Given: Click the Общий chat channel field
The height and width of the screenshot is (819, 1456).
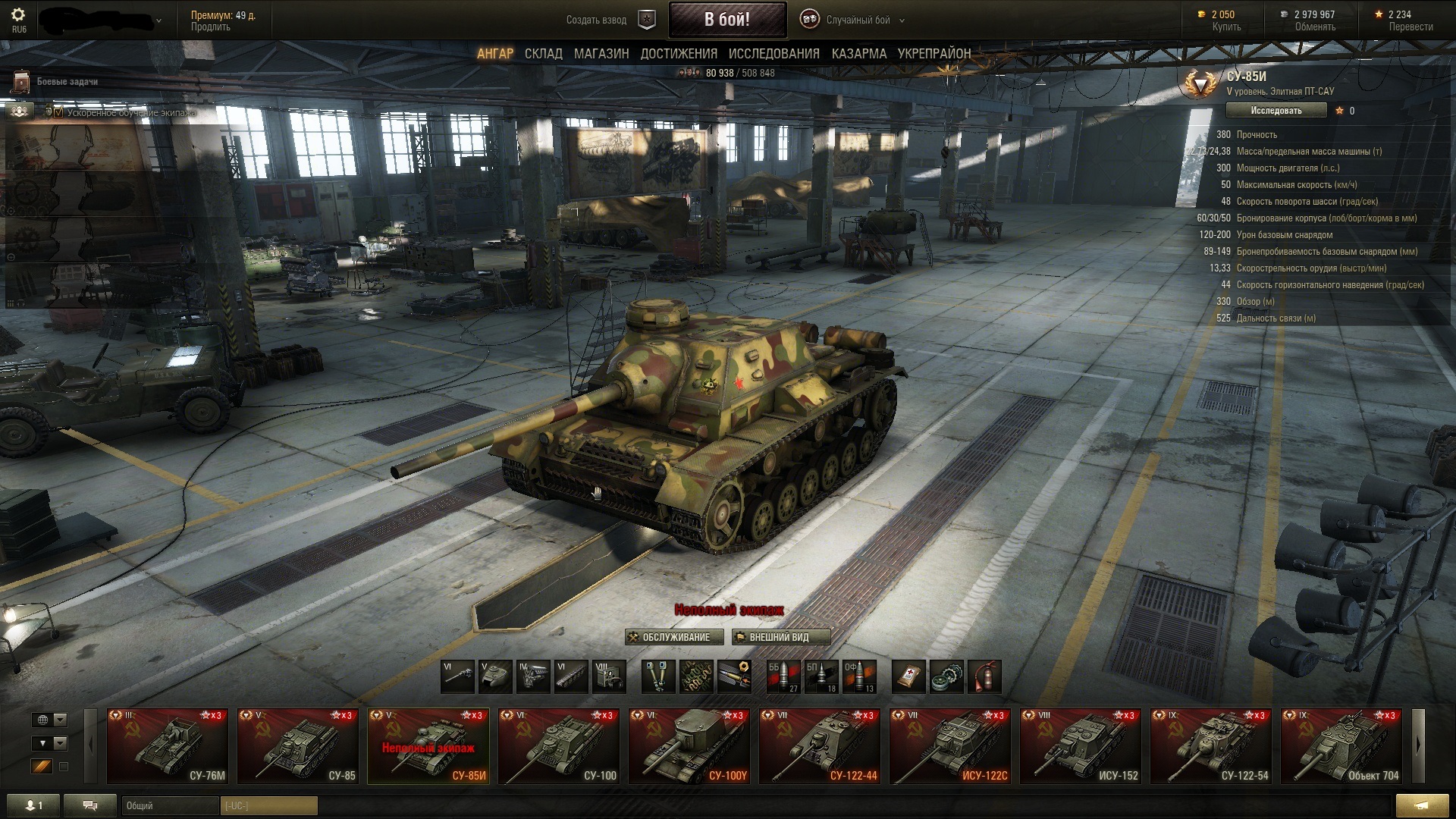Looking at the screenshot, I should [170, 805].
